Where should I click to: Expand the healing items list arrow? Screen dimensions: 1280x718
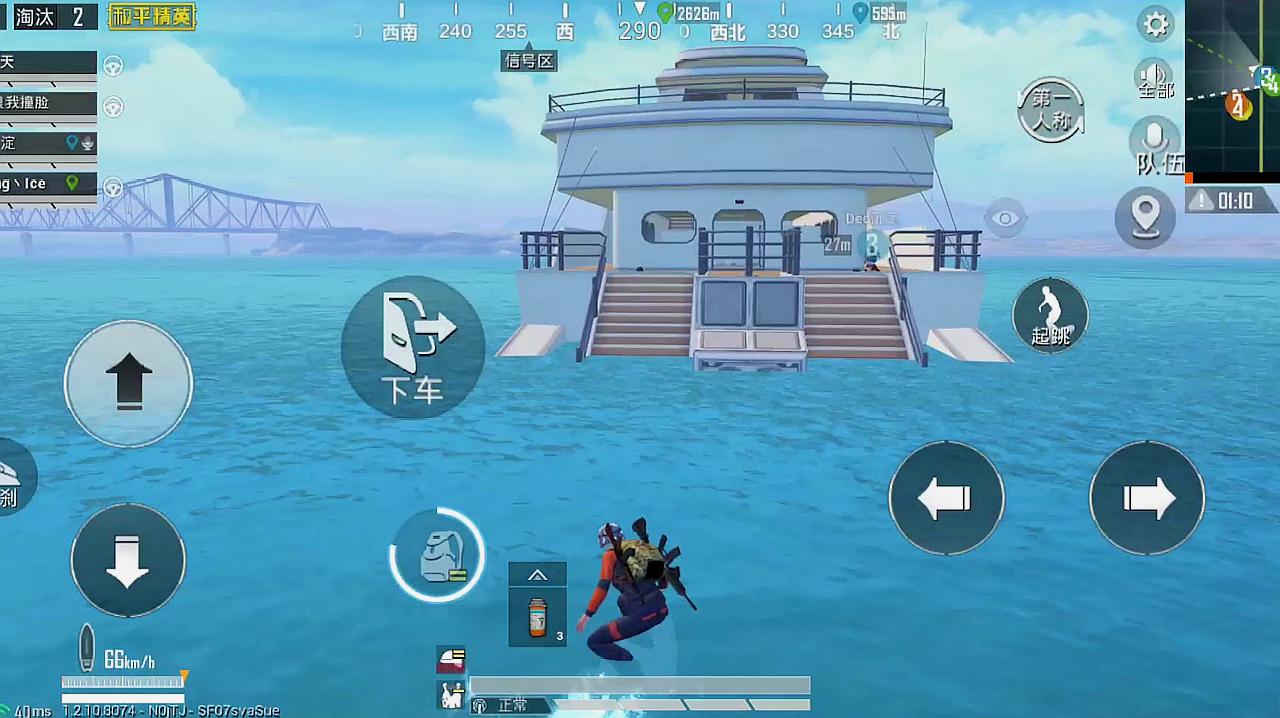point(538,574)
